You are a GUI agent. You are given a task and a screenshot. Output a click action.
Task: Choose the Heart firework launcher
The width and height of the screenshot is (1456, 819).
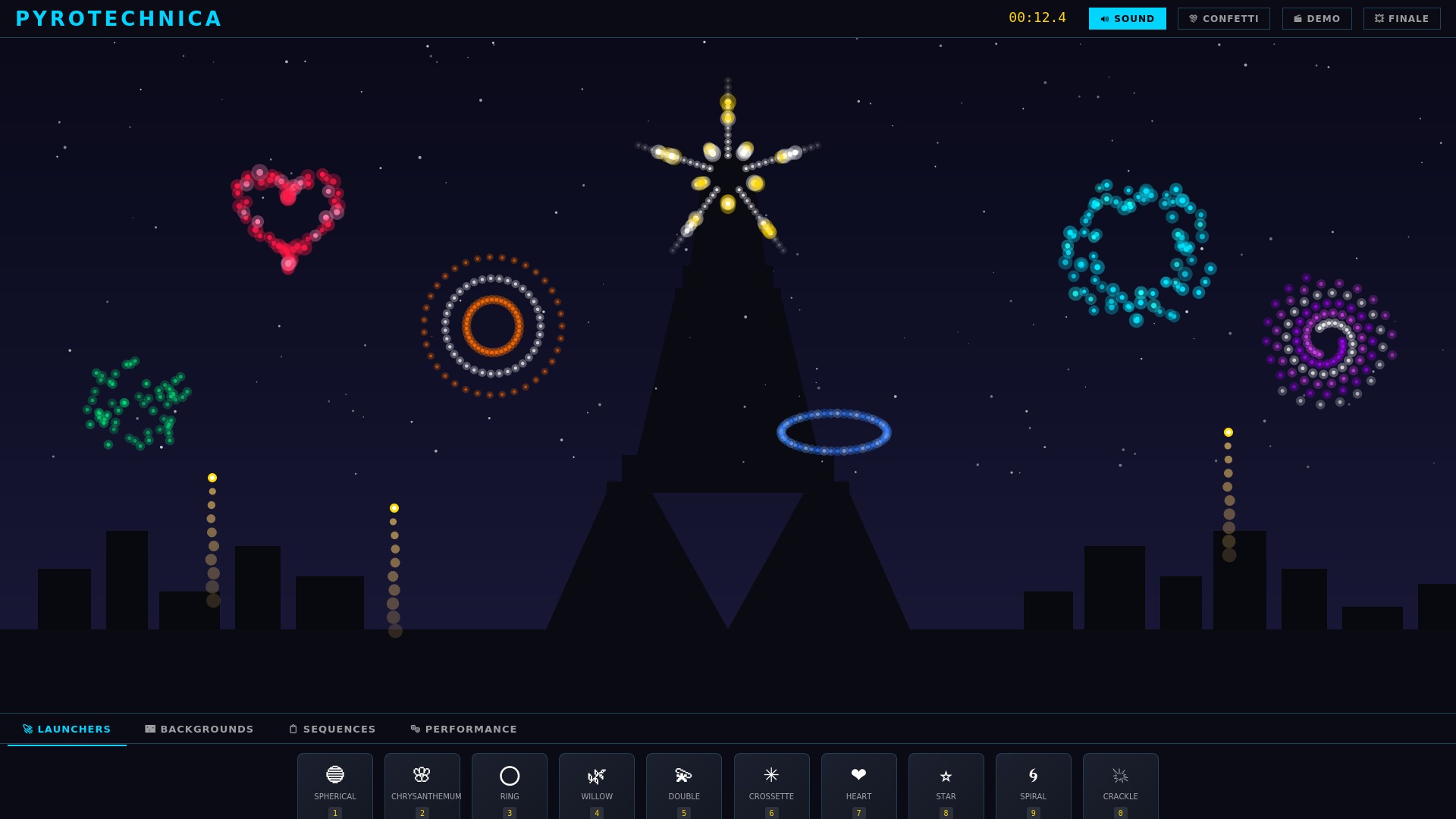(x=858, y=785)
